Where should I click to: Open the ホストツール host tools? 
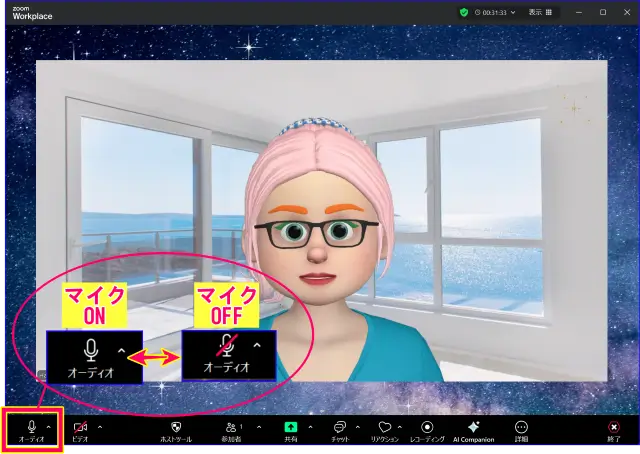click(x=176, y=430)
